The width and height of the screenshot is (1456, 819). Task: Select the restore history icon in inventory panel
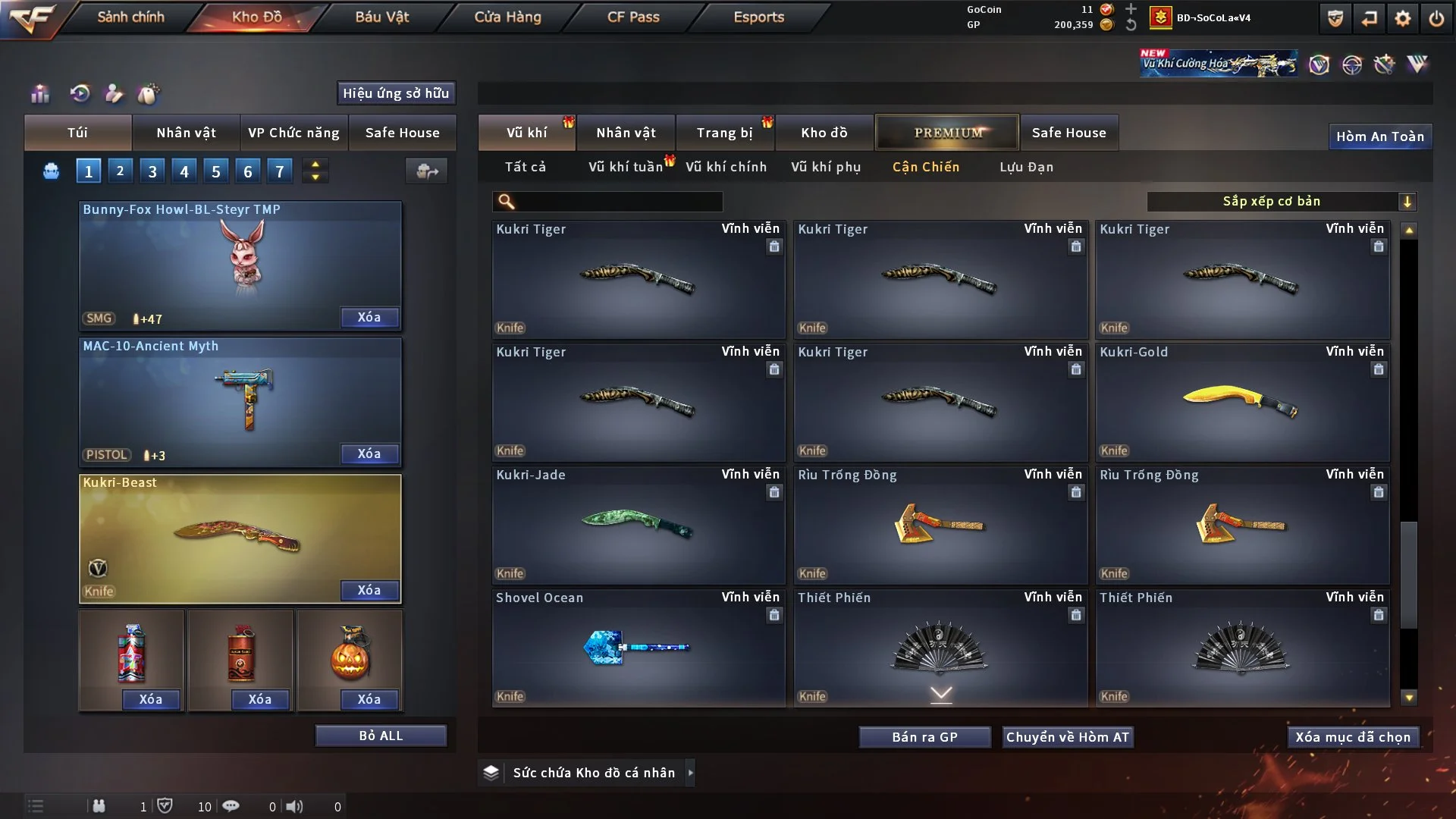point(81,94)
